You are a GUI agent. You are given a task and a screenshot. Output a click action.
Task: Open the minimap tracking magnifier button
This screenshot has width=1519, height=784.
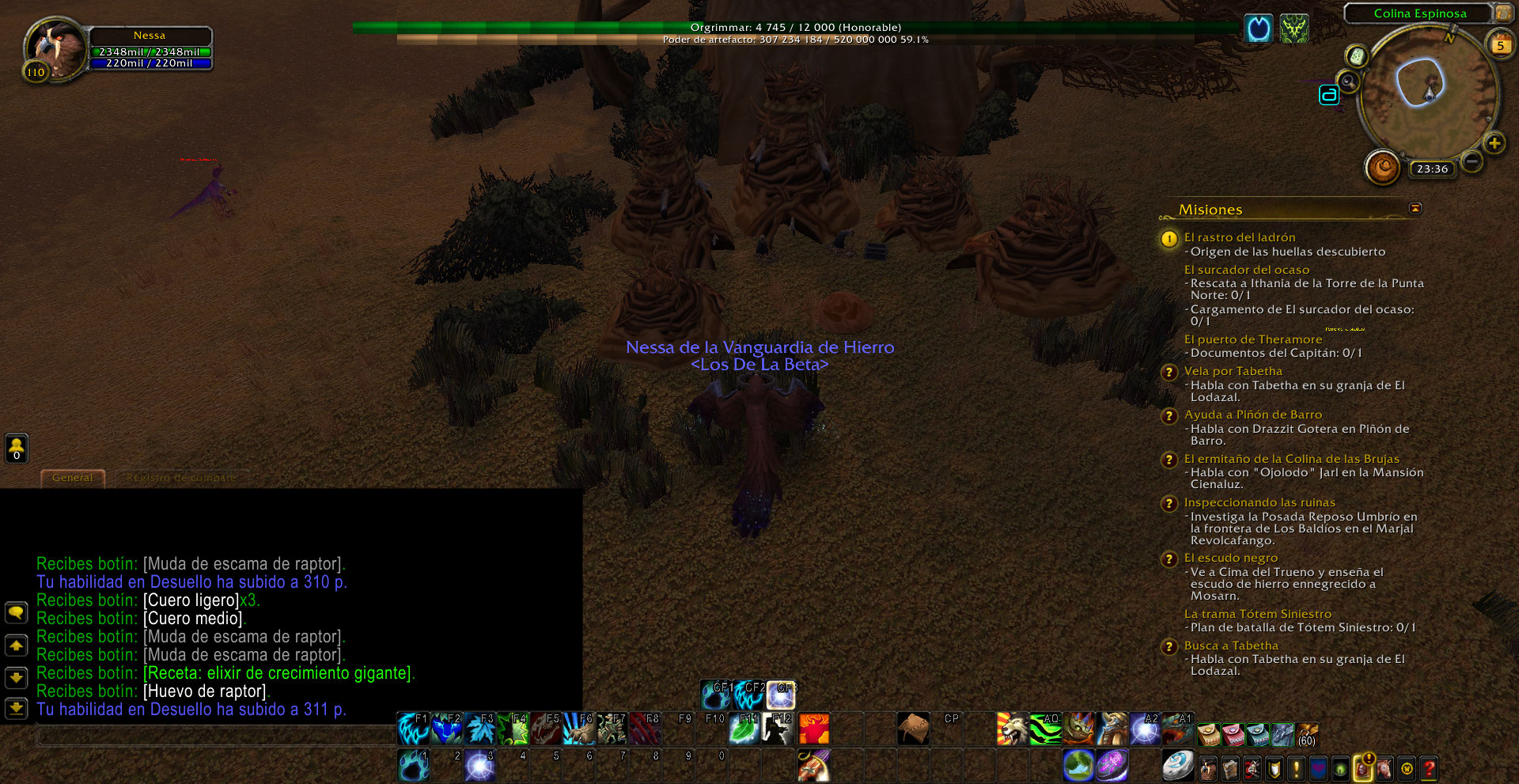1347,81
